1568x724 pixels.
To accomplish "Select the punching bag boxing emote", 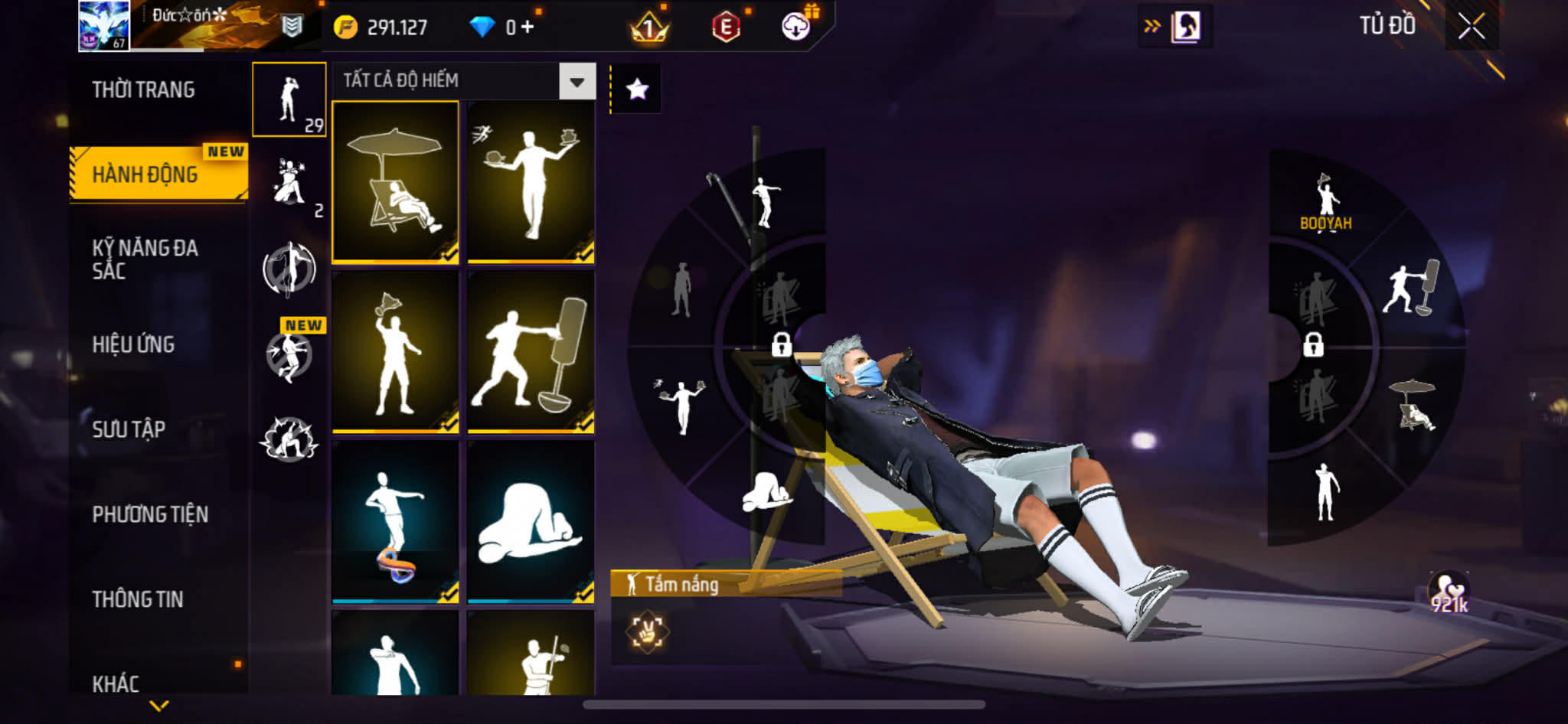I will (531, 352).
